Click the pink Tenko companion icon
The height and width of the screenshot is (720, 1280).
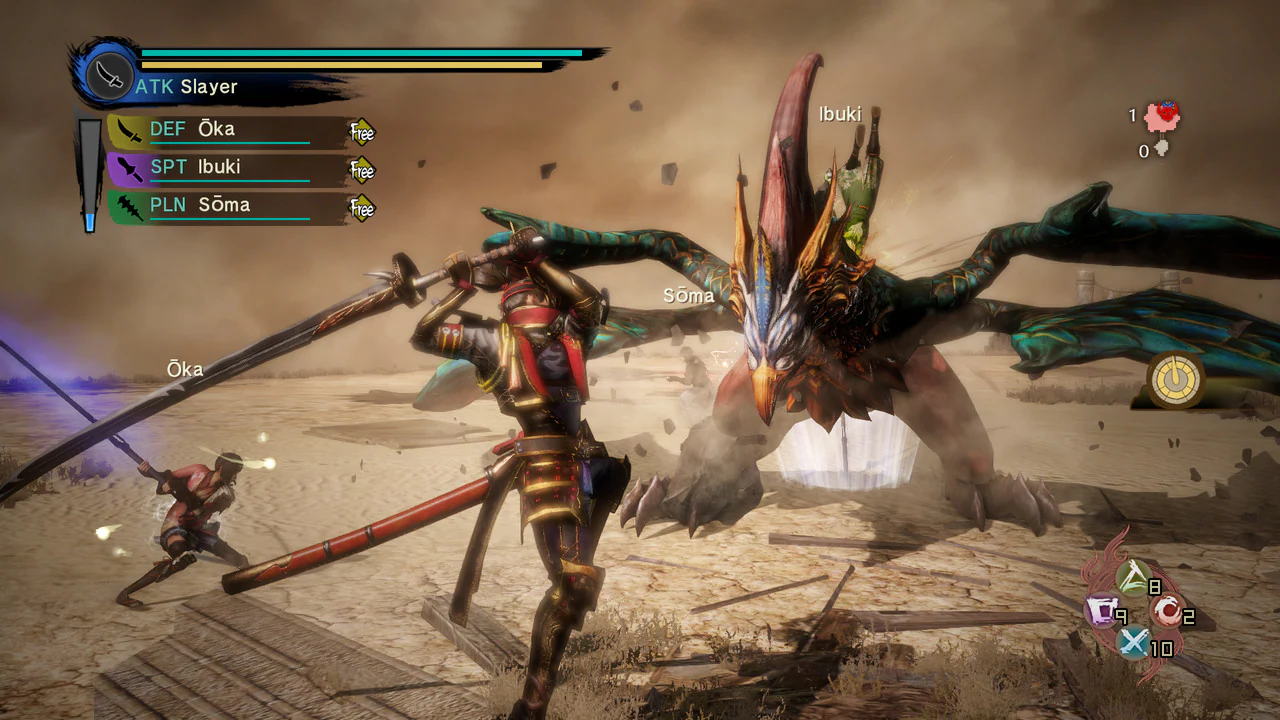click(1163, 114)
